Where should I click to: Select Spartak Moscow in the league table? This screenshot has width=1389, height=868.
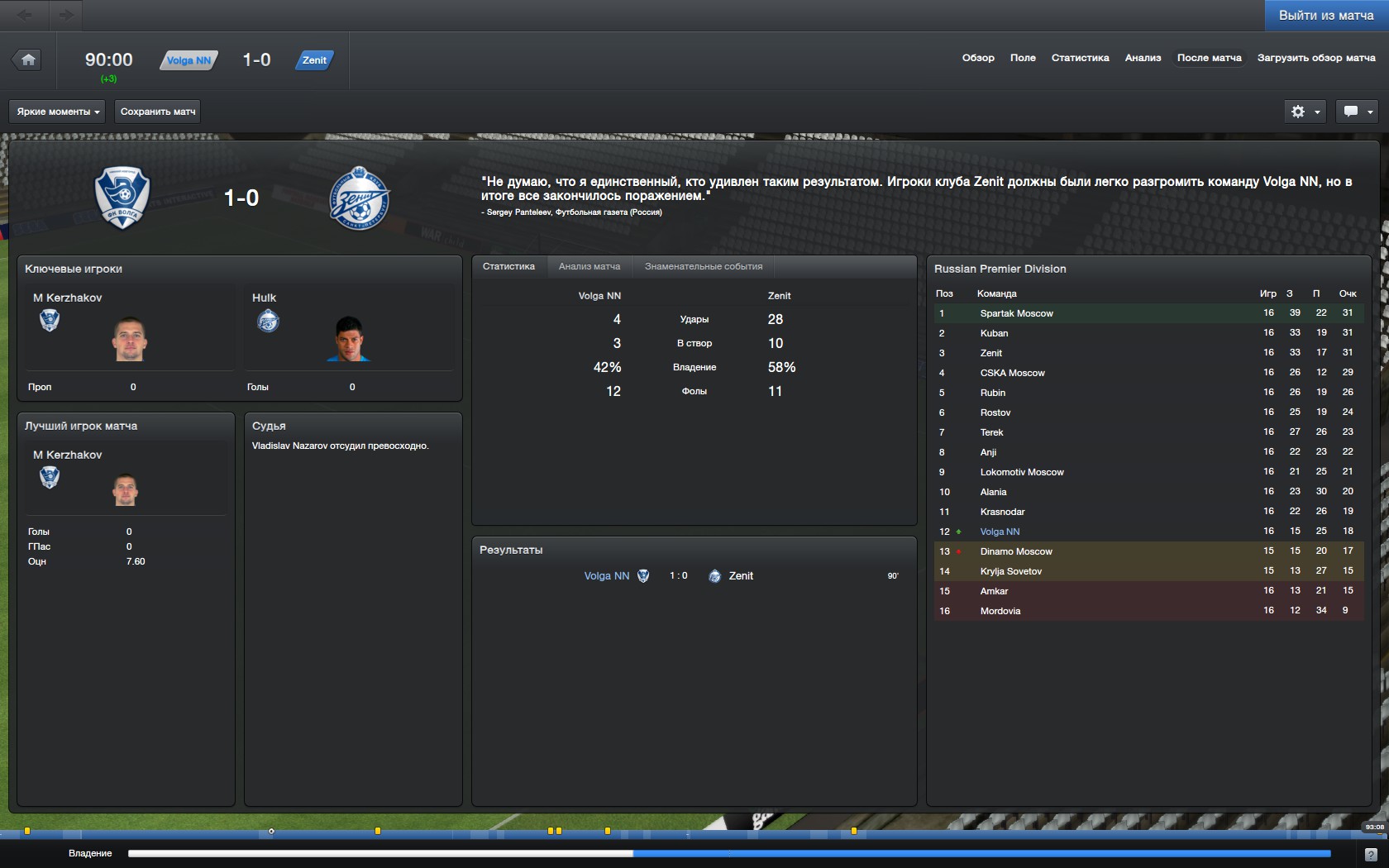click(1016, 313)
